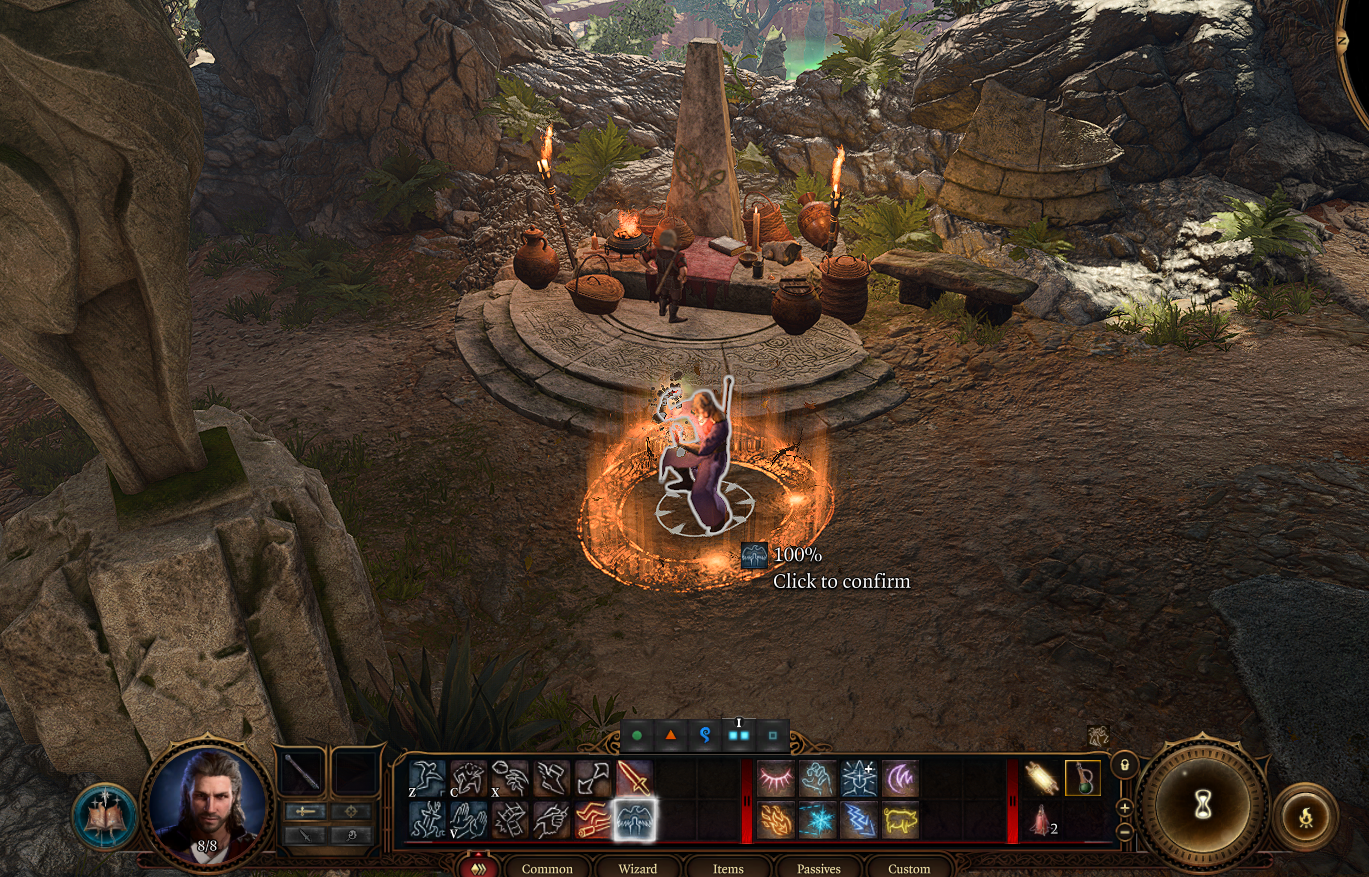Screen dimensions: 1369x877
Task: Select the green potion flask slot
Action: (x=1082, y=778)
